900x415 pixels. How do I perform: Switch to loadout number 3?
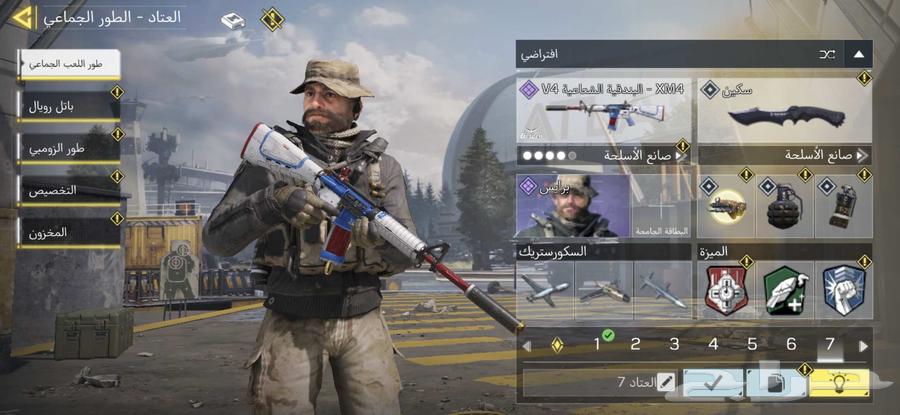point(674,345)
